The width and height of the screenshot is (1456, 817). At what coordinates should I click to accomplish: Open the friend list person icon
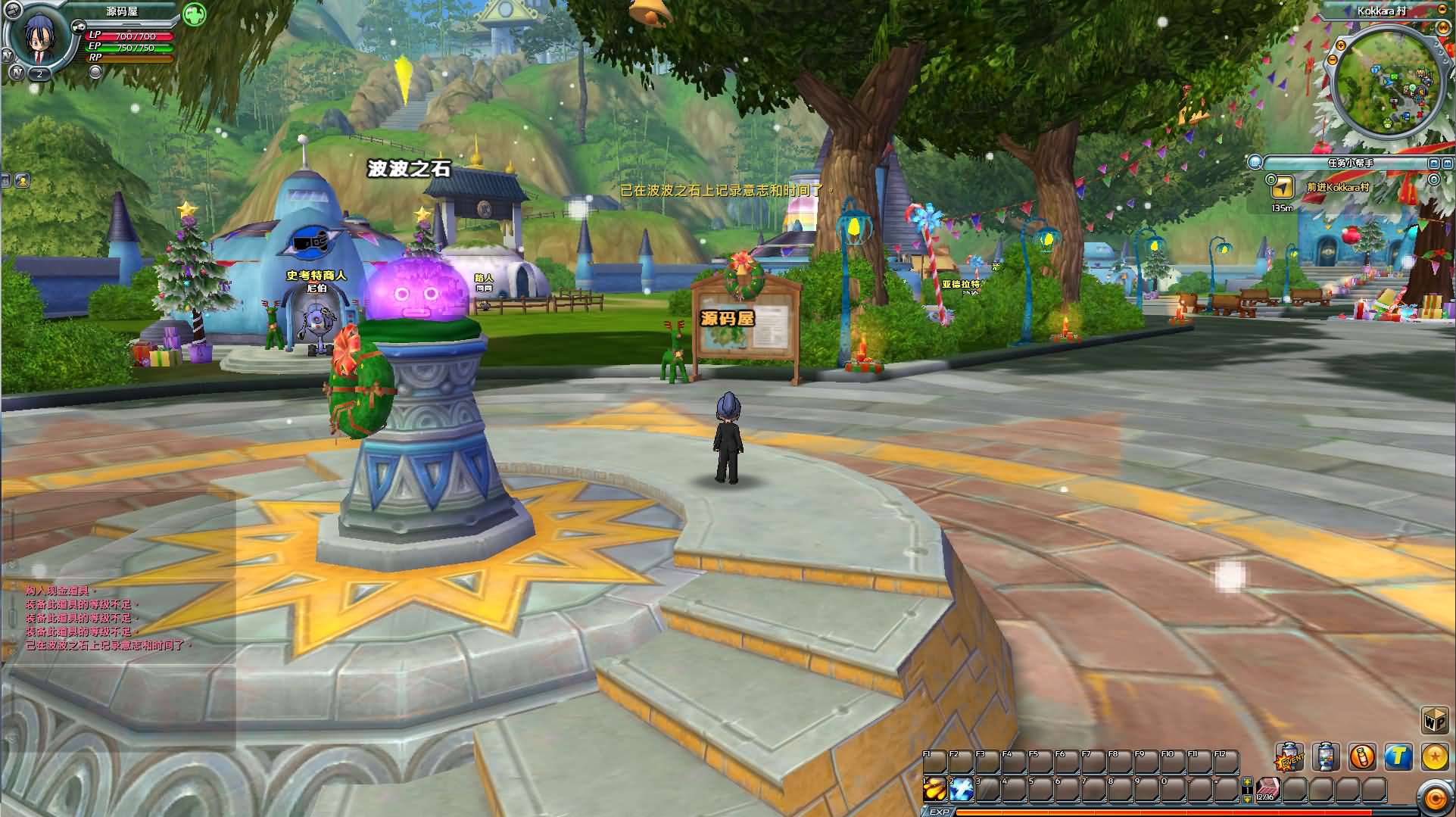[22, 180]
